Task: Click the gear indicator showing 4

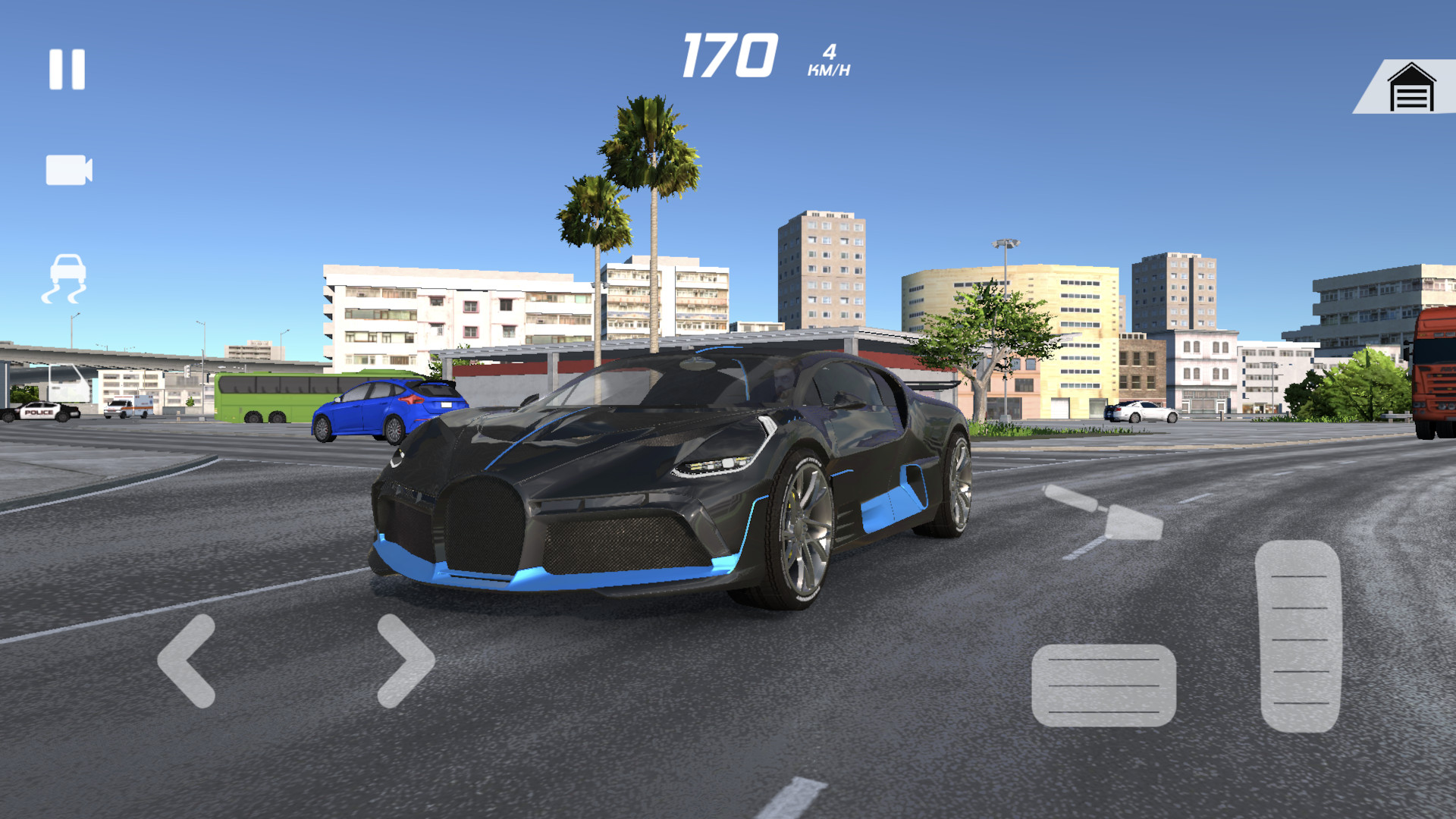Action: pos(830,52)
